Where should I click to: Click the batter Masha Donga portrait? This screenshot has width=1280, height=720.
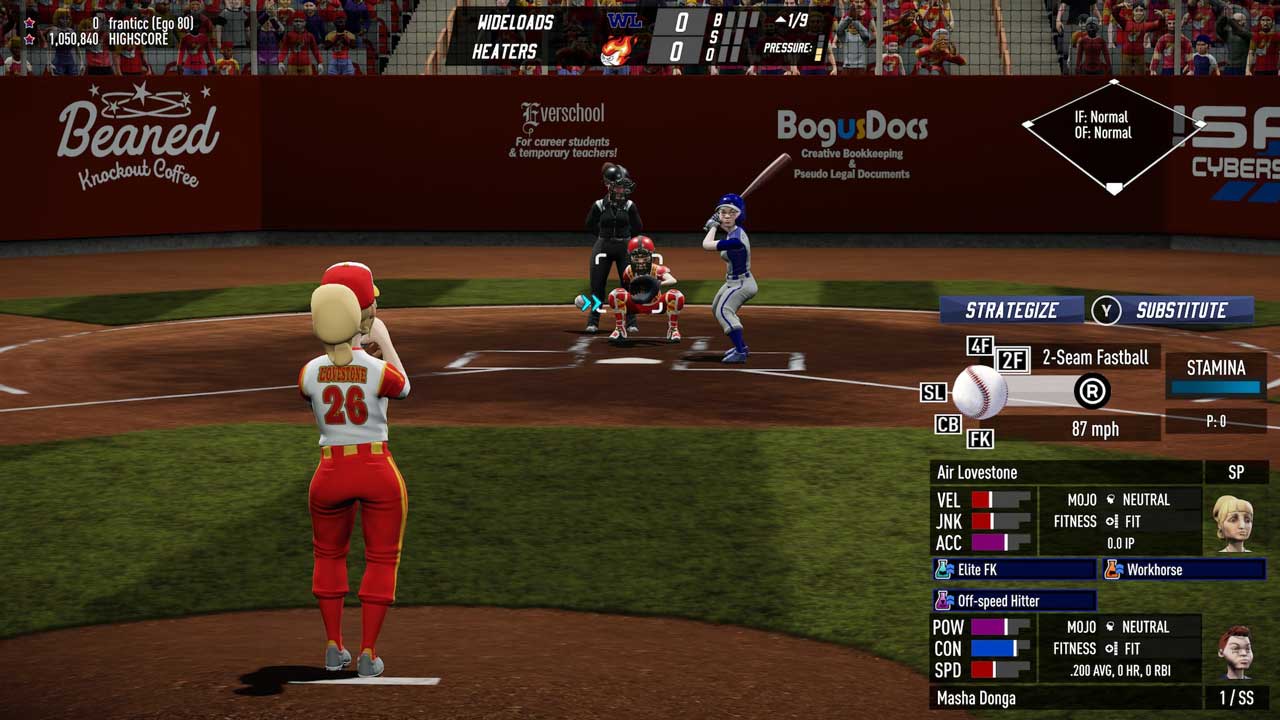(x=1236, y=651)
